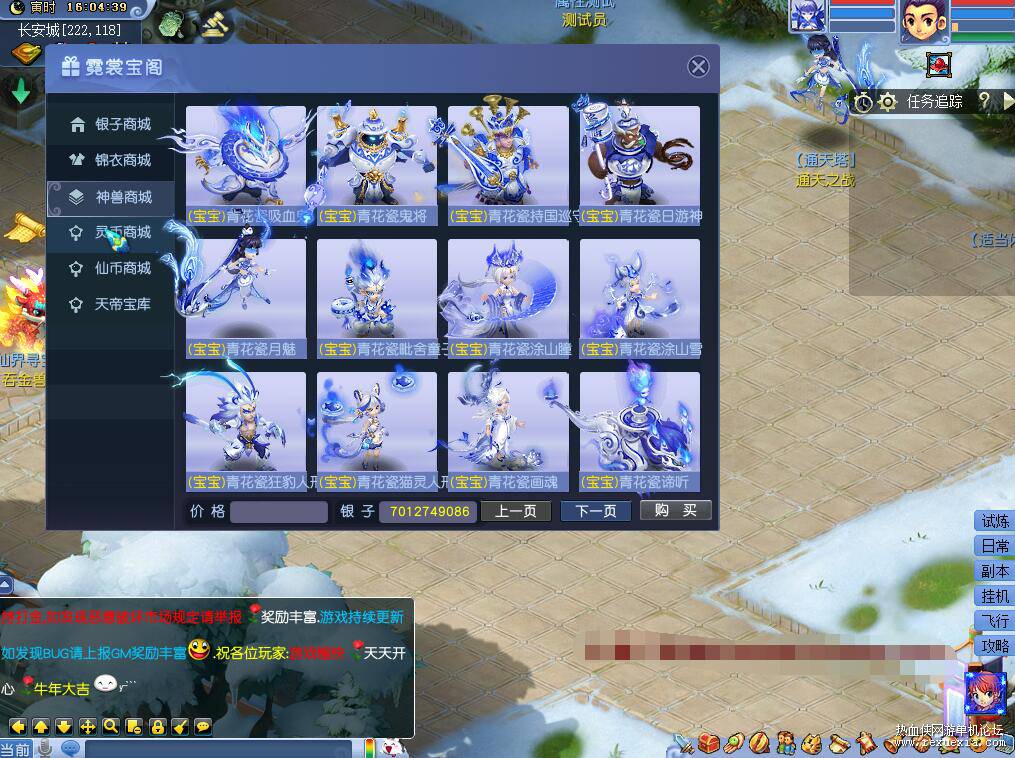Select the 青花瓷月魅 pet tile
Screen dimensions: 1015x758
tap(246, 298)
